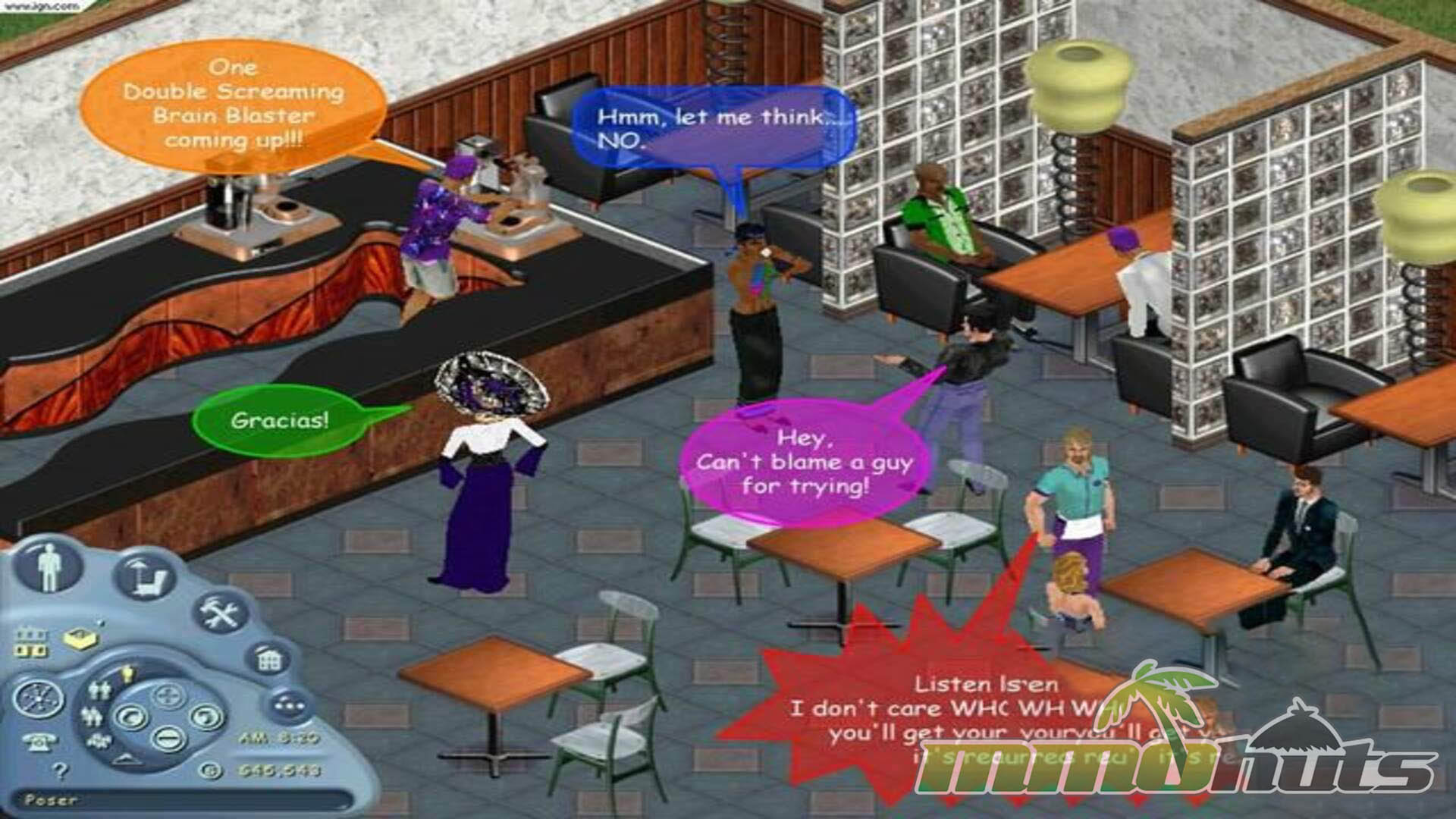Rotate the camera view left
Image resolution: width=1456 pixels, height=819 pixels.
pyautogui.click(x=130, y=717)
